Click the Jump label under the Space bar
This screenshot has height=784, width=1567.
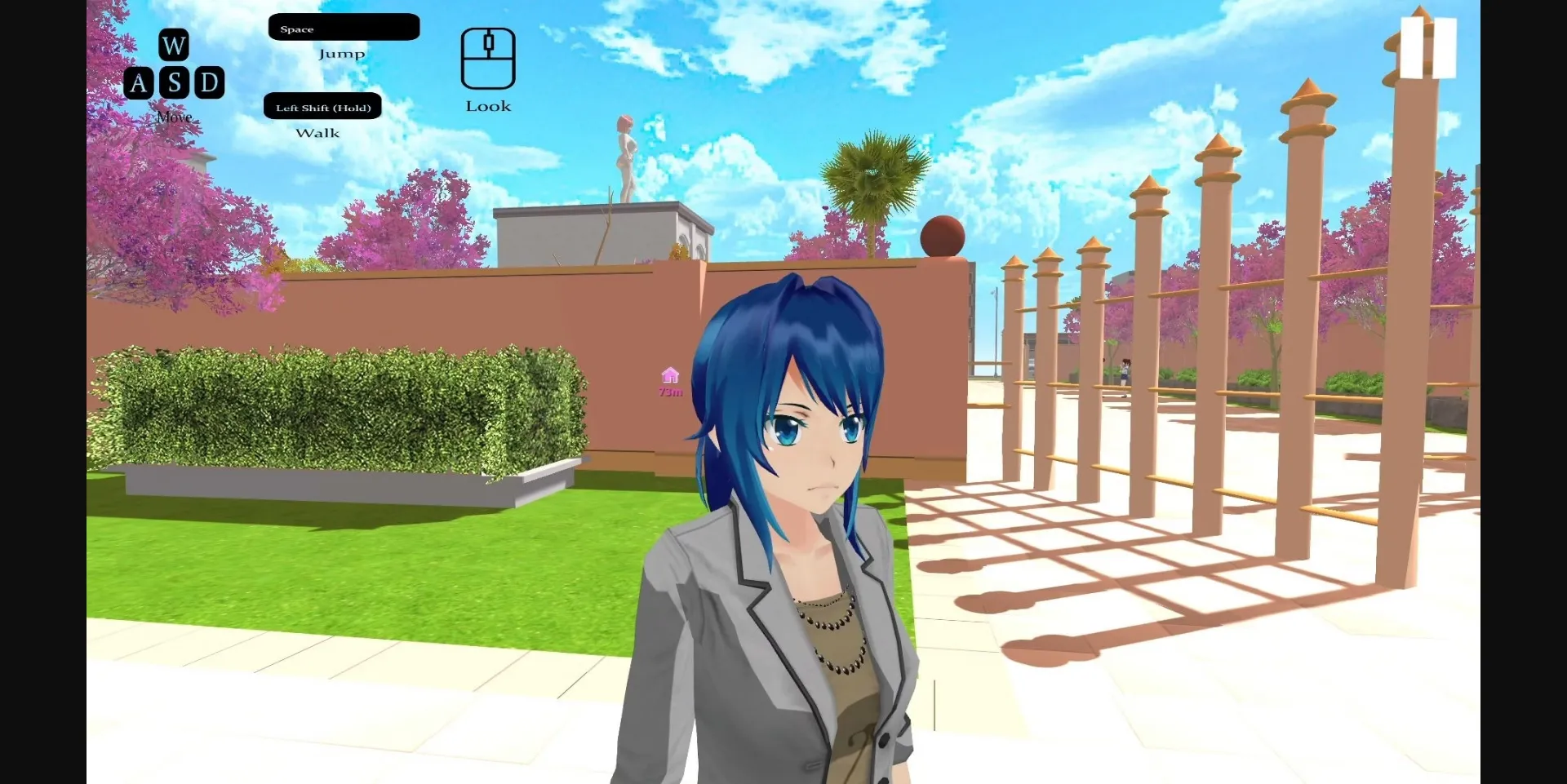(x=343, y=53)
